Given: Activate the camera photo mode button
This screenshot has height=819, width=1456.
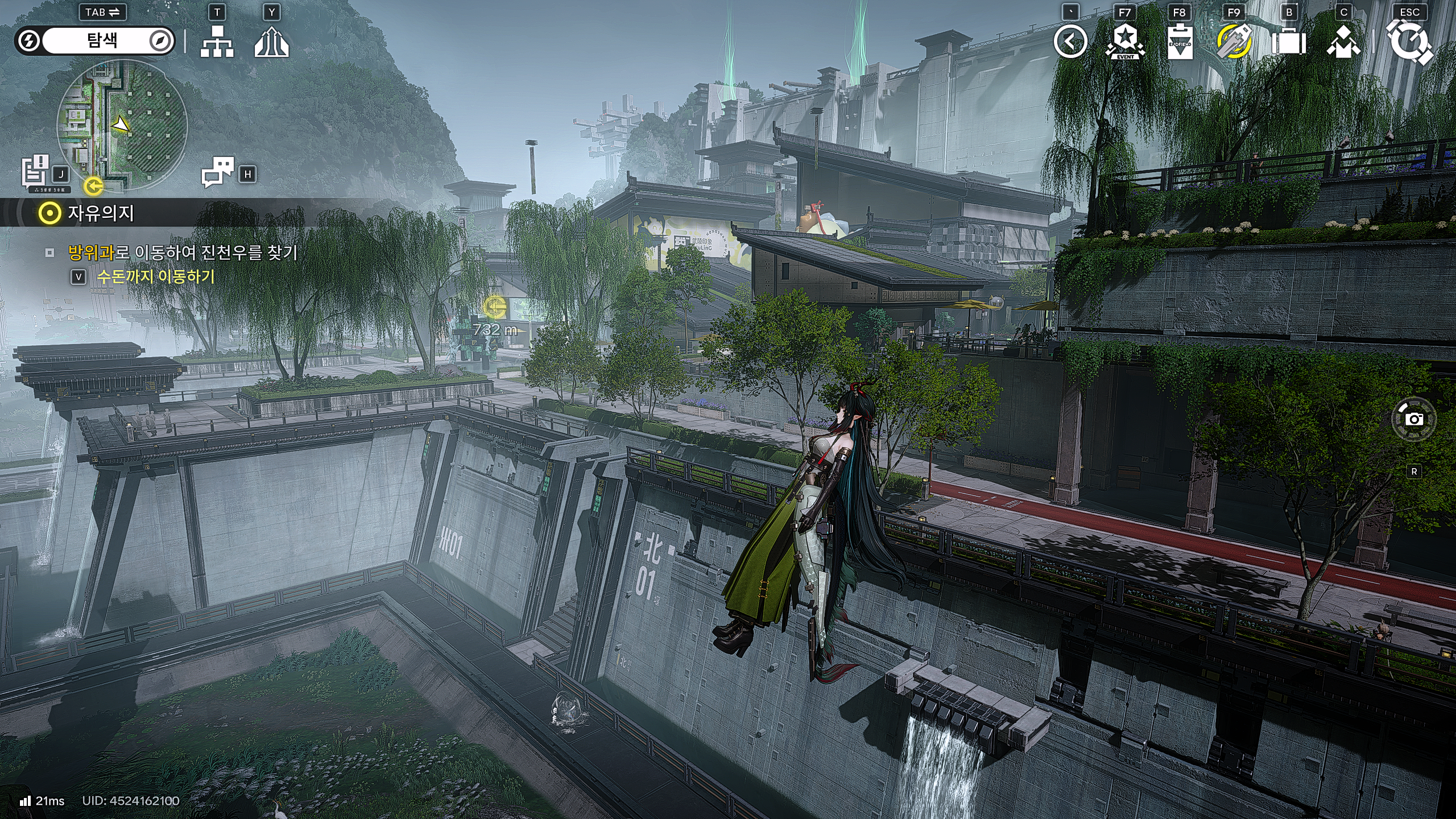Looking at the screenshot, I should click(1414, 420).
